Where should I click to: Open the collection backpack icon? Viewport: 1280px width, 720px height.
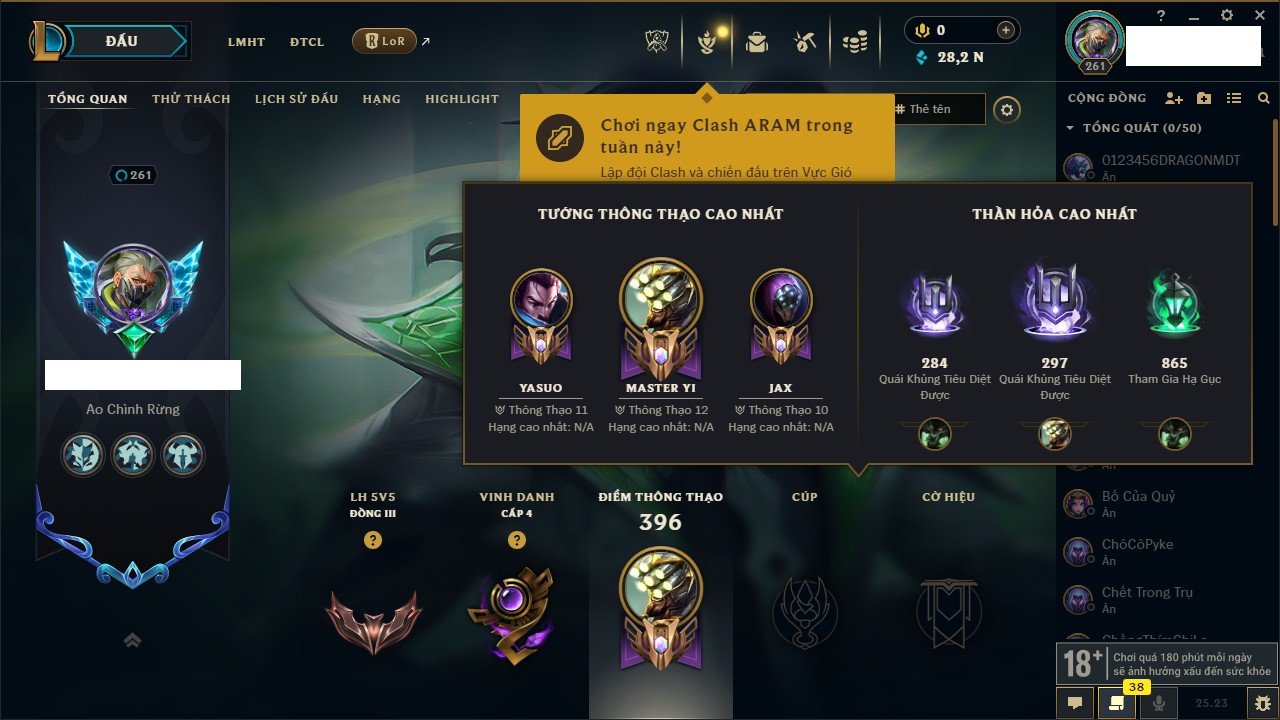757,42
